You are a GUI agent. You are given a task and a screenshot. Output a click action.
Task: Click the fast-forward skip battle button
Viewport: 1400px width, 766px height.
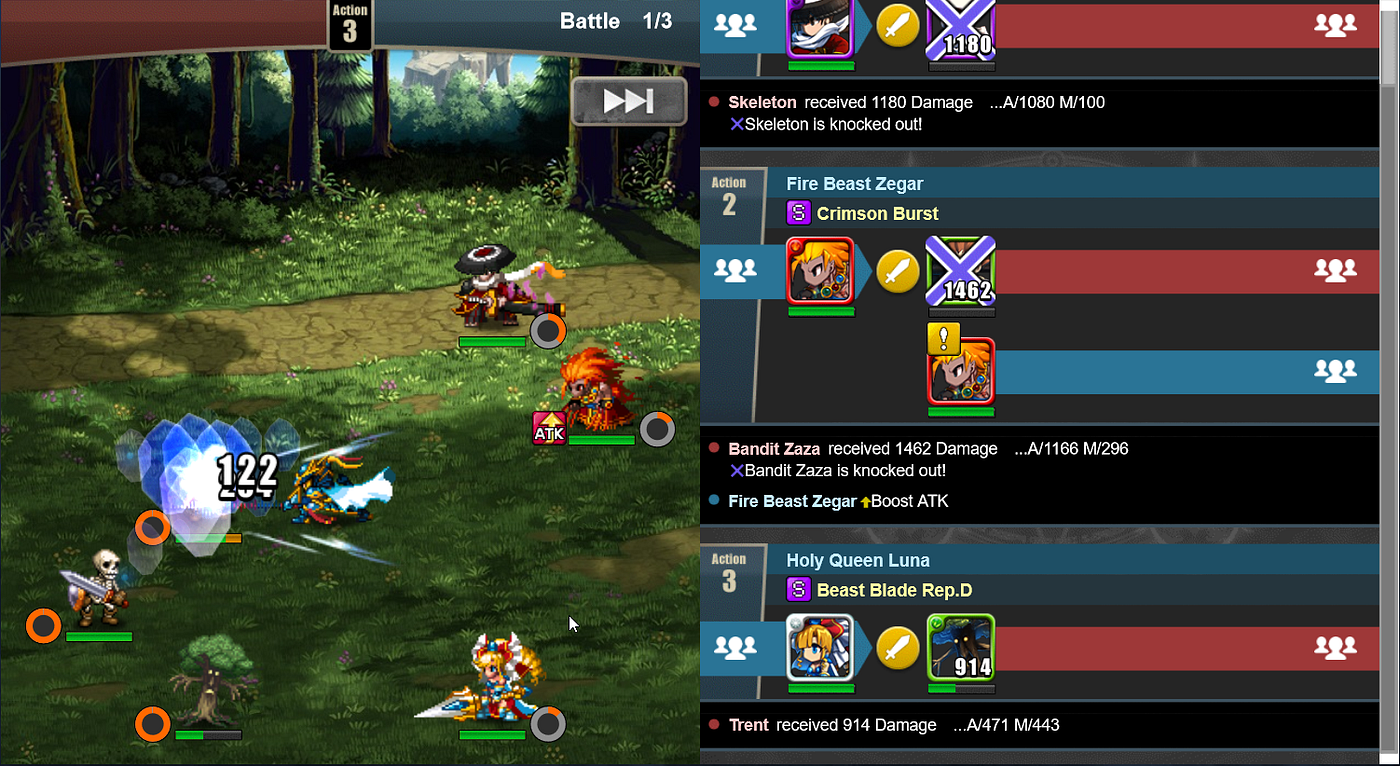pos(628,100)
